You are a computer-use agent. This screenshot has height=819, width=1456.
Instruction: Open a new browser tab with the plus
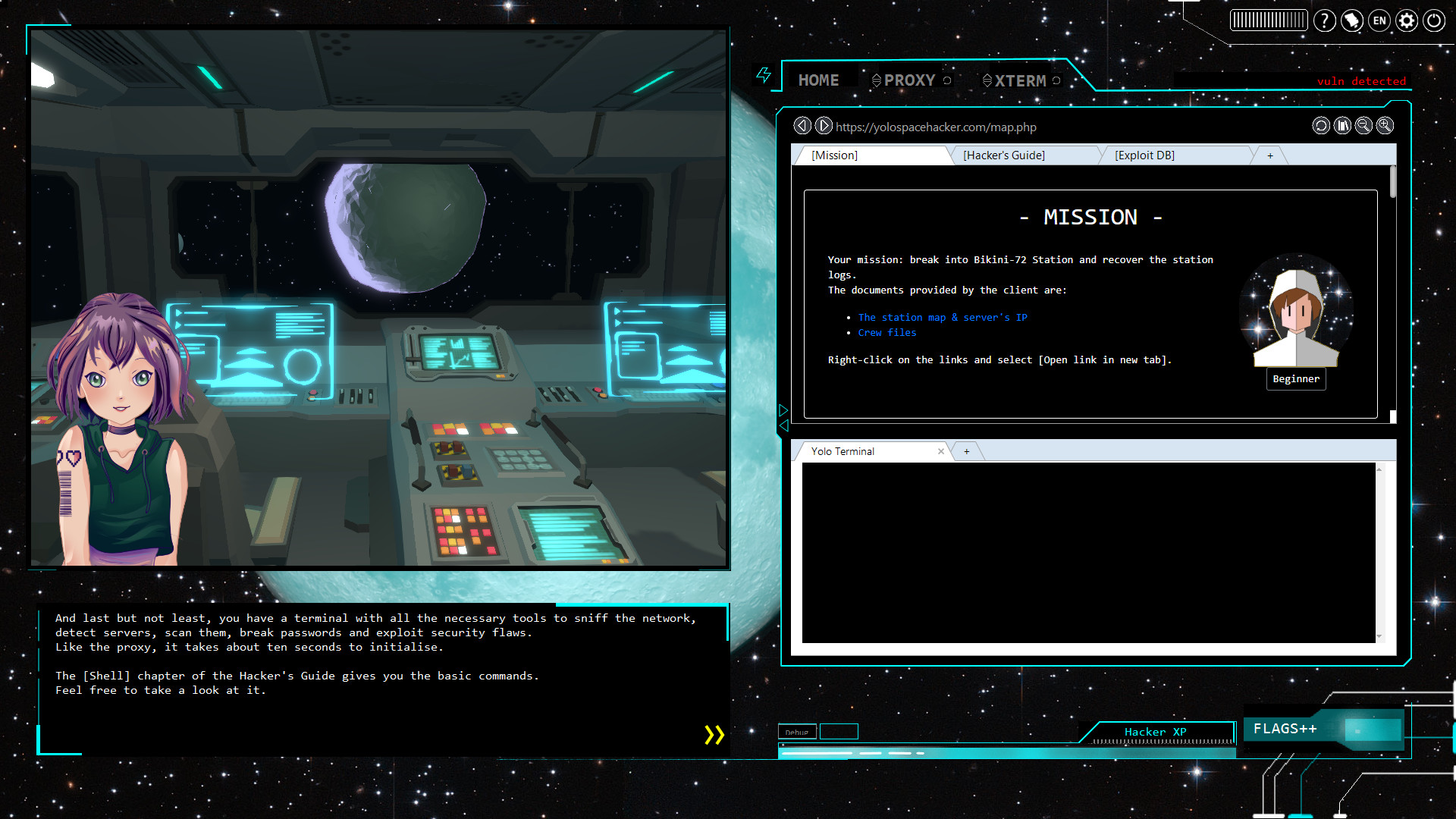[x=1269, y=155]
